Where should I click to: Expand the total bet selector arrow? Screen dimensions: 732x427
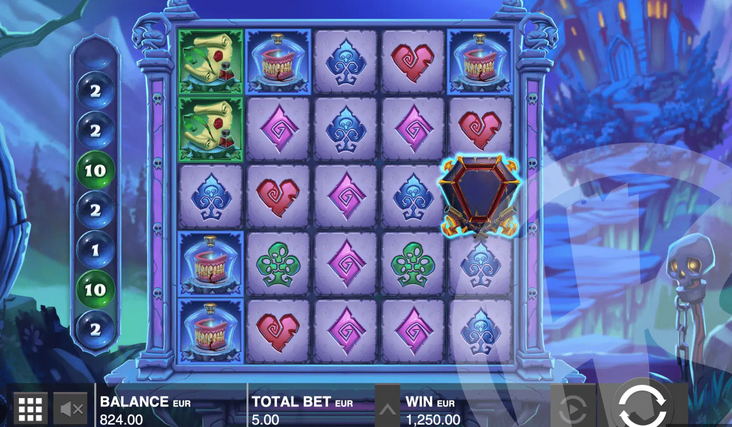tap(385, 407)
